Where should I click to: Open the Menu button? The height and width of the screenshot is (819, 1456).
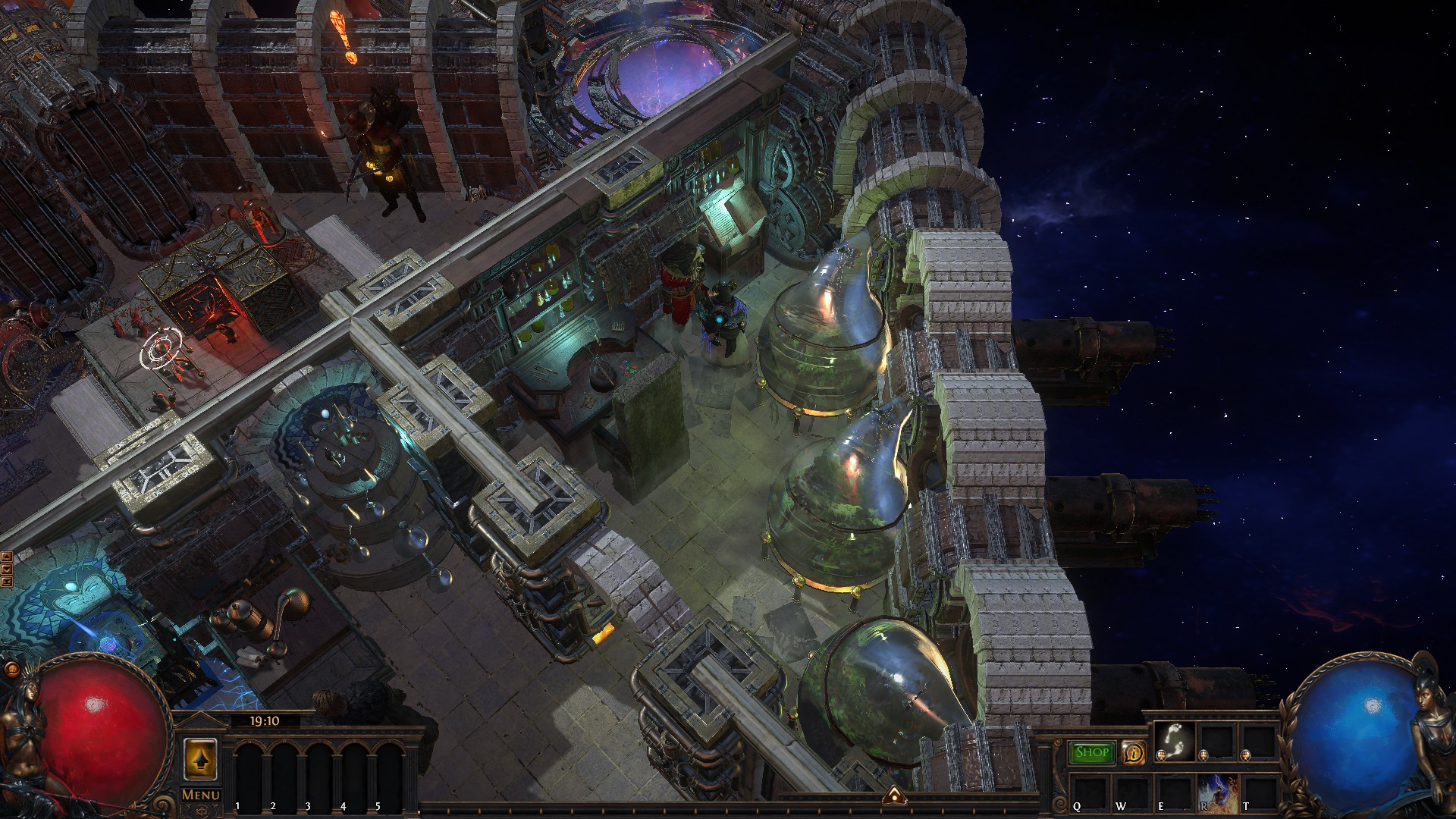201,795
